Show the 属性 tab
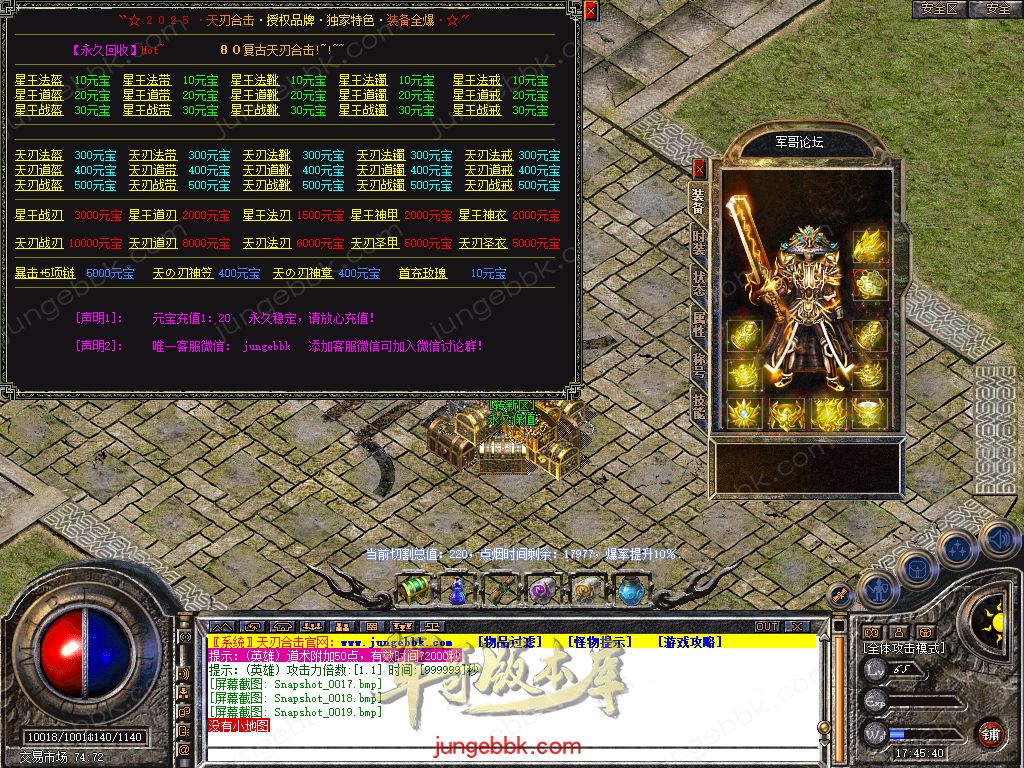Image resolution: width=1024 pixels, height=768 pixels. point(698,323)
